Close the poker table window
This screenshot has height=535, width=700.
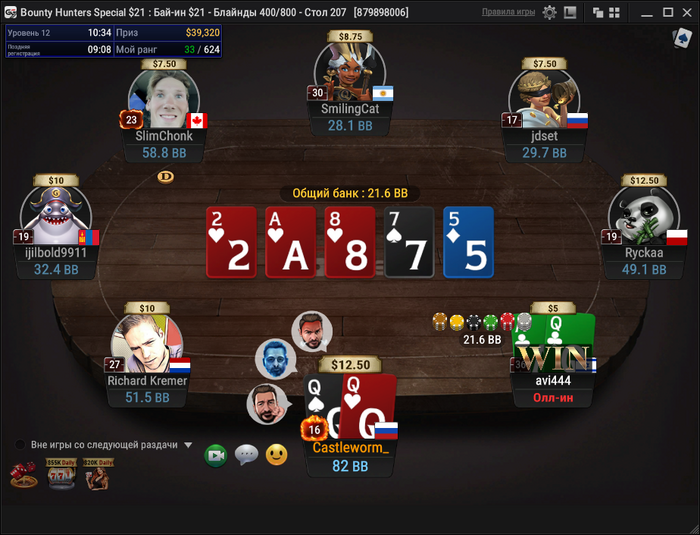coord(685,13)
